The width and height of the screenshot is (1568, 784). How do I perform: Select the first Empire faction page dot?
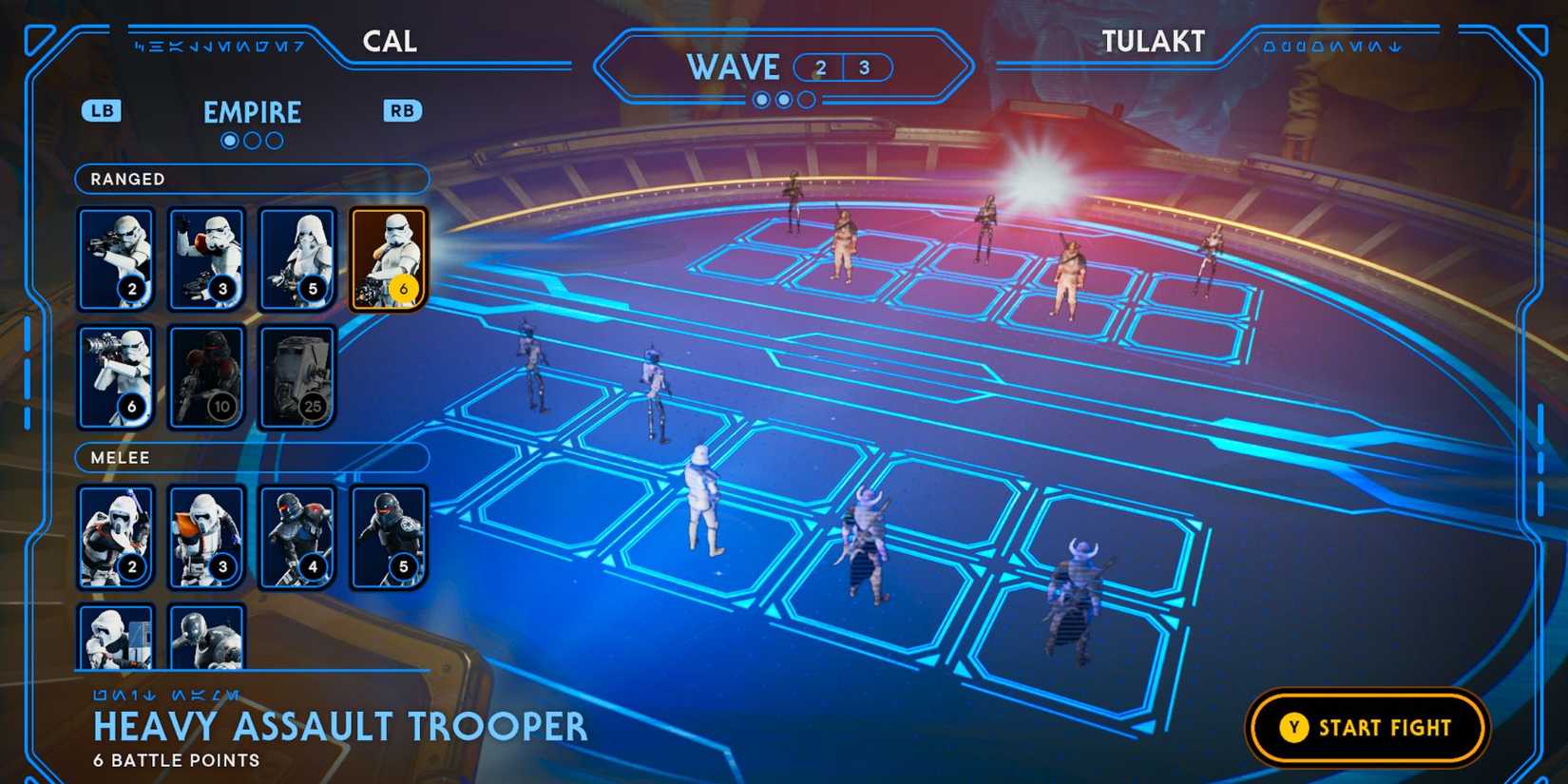click(x=229, y=140)
